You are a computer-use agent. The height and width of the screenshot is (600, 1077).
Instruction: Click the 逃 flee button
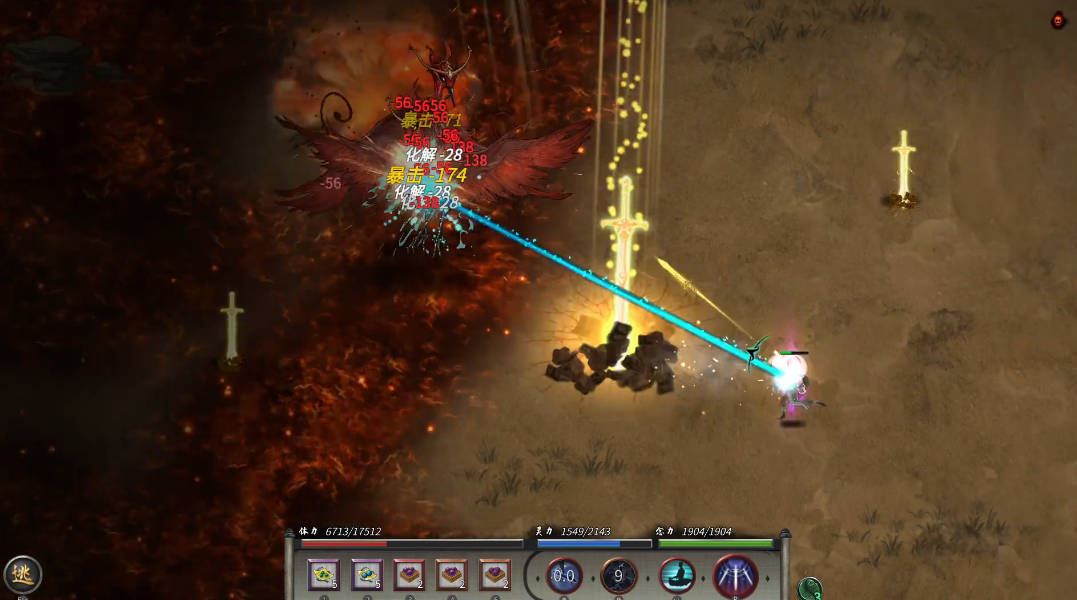[x=22, y=575]
